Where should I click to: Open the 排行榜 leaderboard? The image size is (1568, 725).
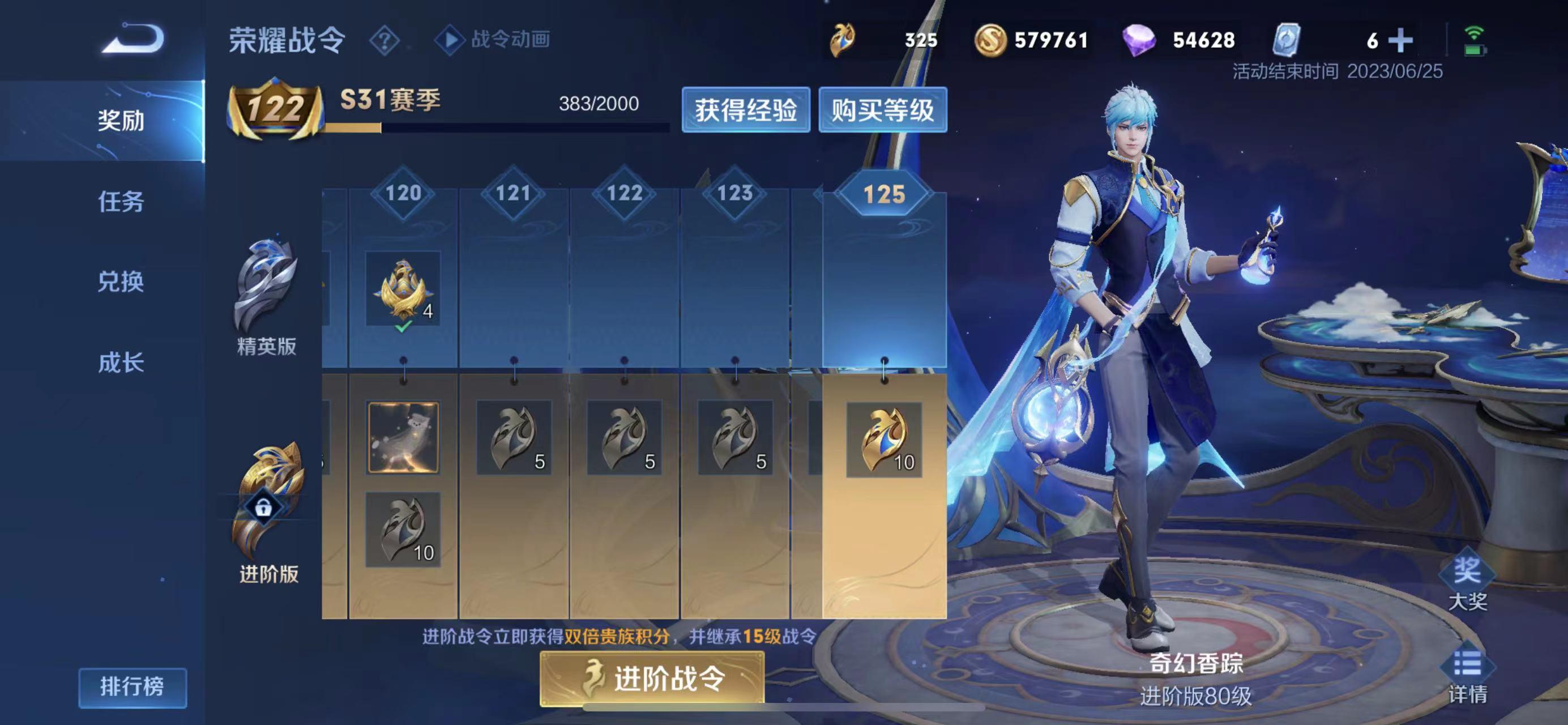point(132,687)
